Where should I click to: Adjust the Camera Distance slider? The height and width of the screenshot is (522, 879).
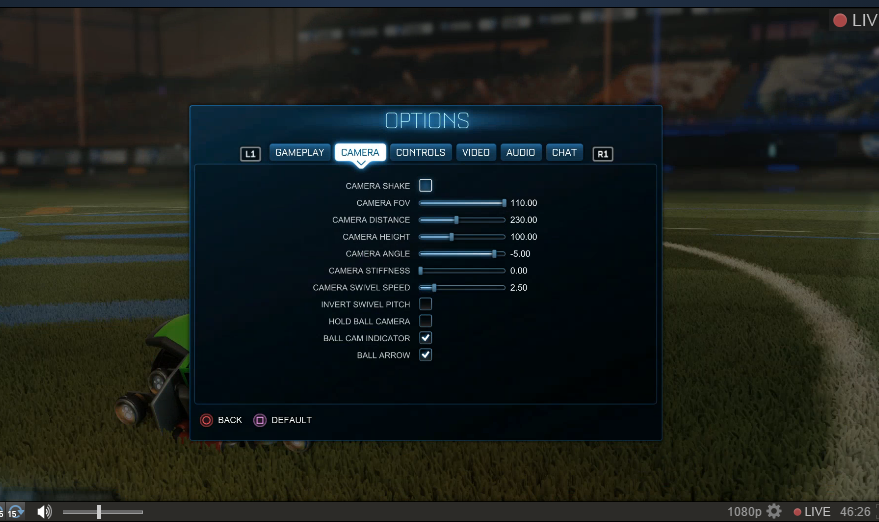coord(462,220)
